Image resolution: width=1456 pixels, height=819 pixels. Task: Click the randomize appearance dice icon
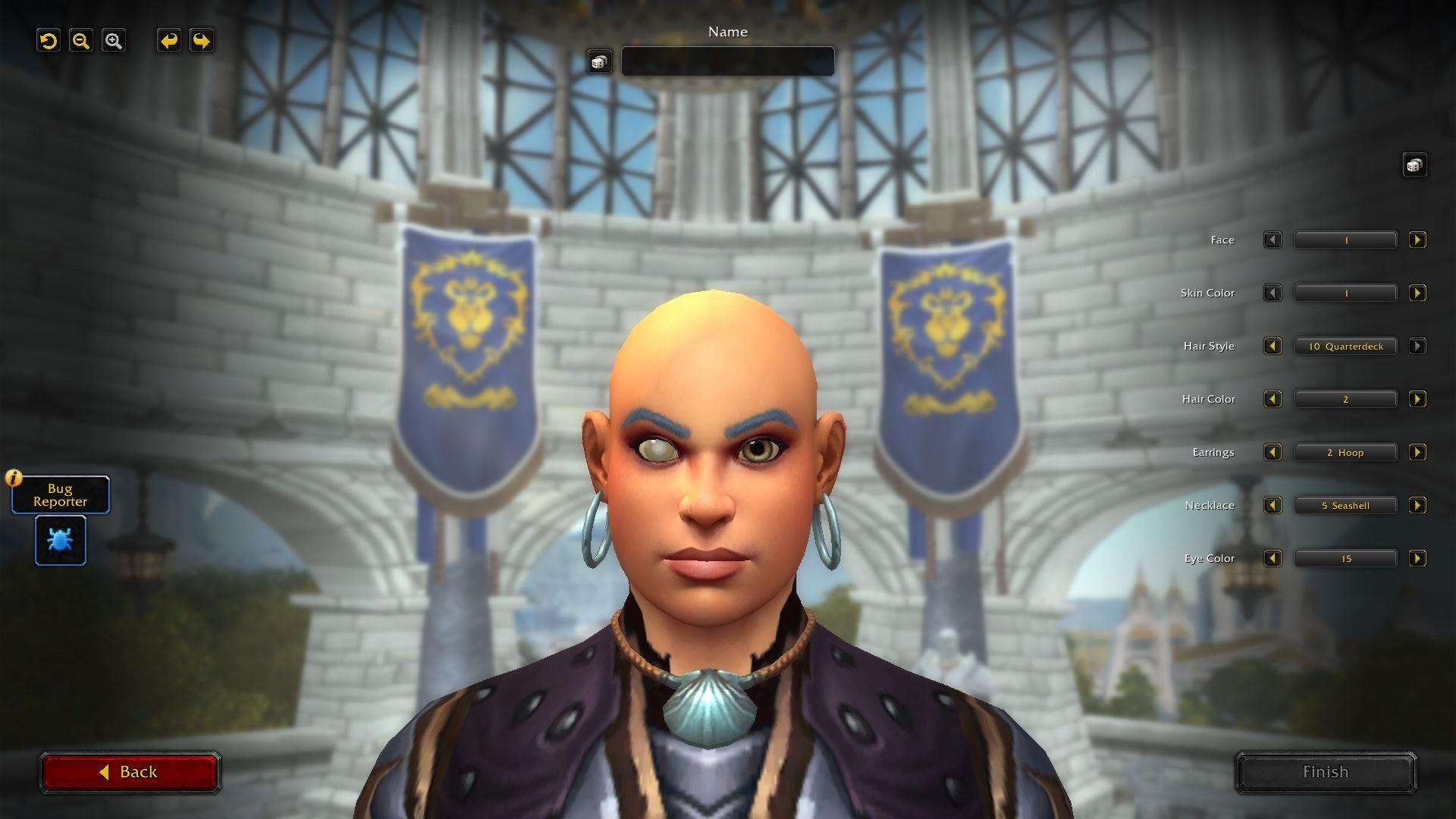pyautogui.click(x=1415, y=164)
